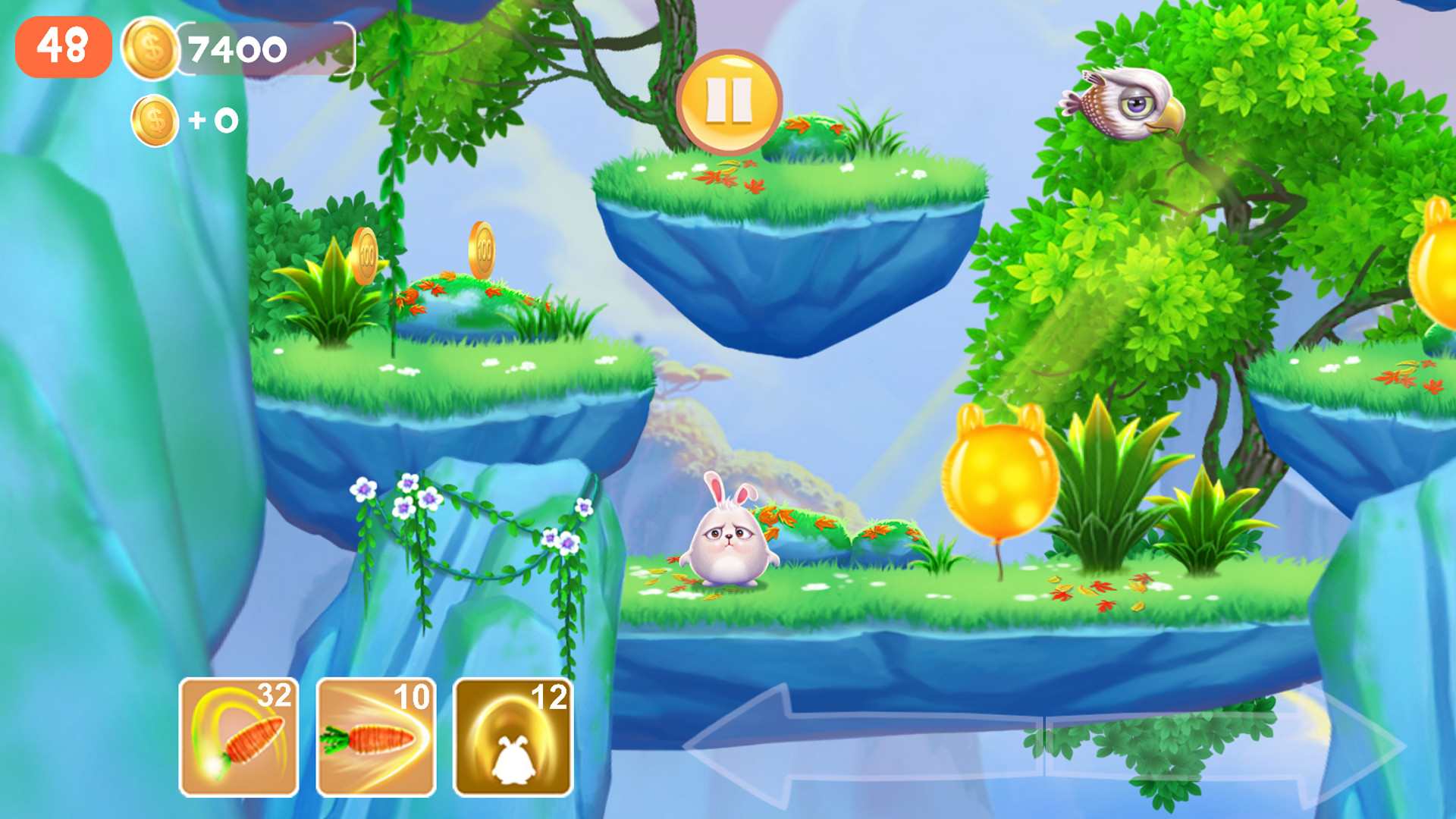Click the pause button at top center
The height and width of the screenshot is (819, 1456).
730,101
